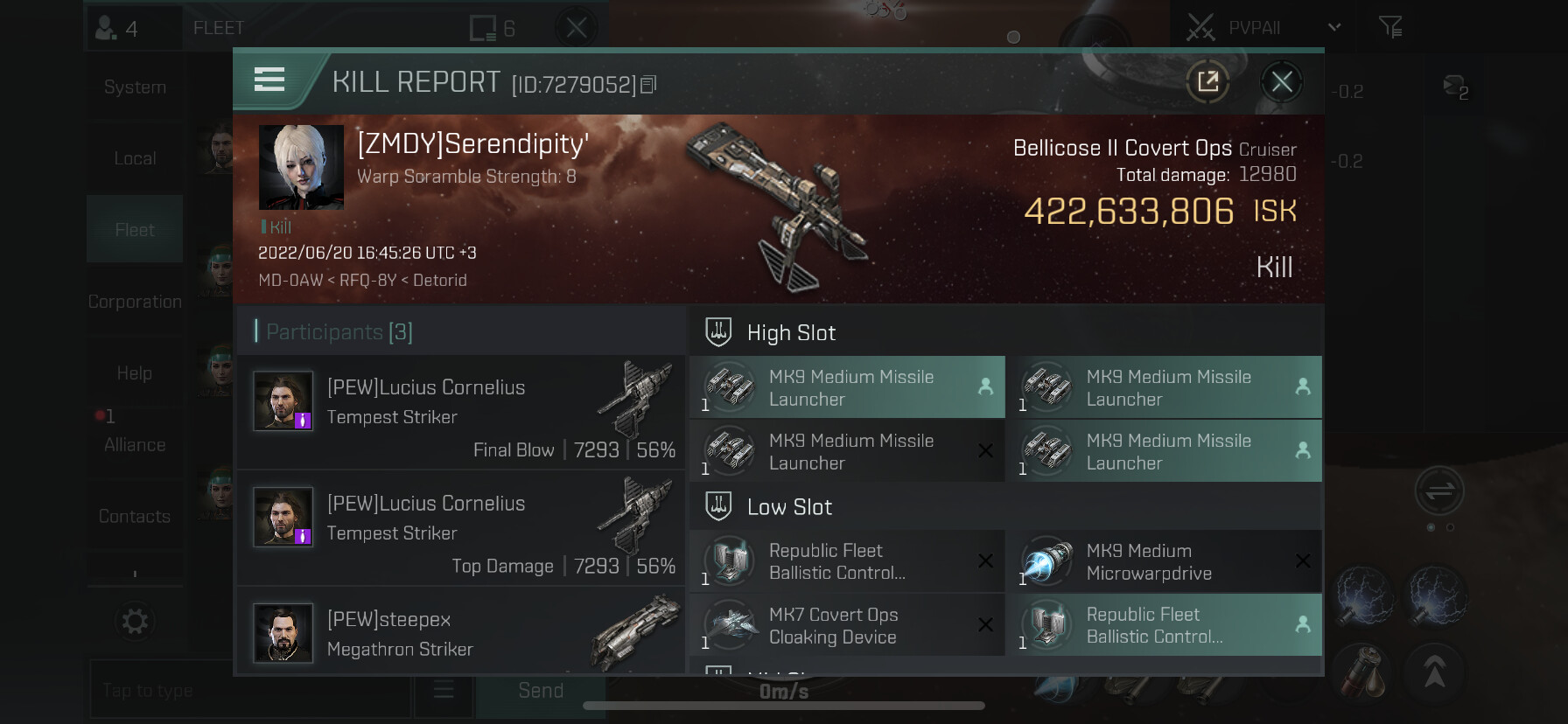
Task: Send the chat message
Action: pyautogui.click(x=540, y=691)
